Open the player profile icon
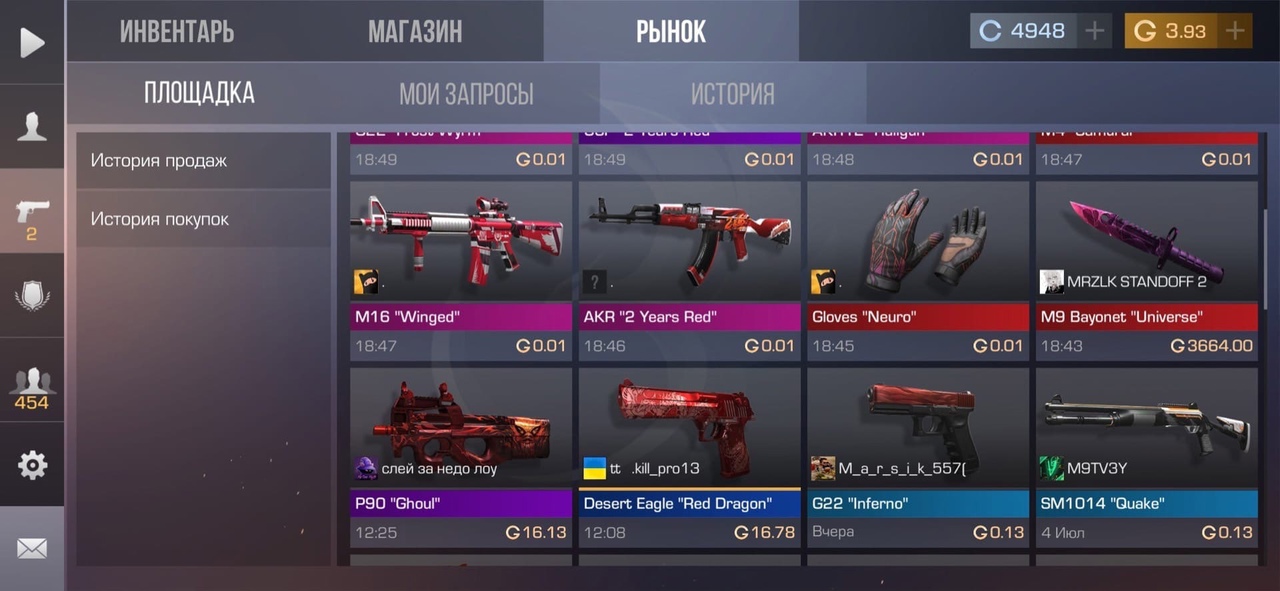1280x591 pixels. (x=32, y=126)
